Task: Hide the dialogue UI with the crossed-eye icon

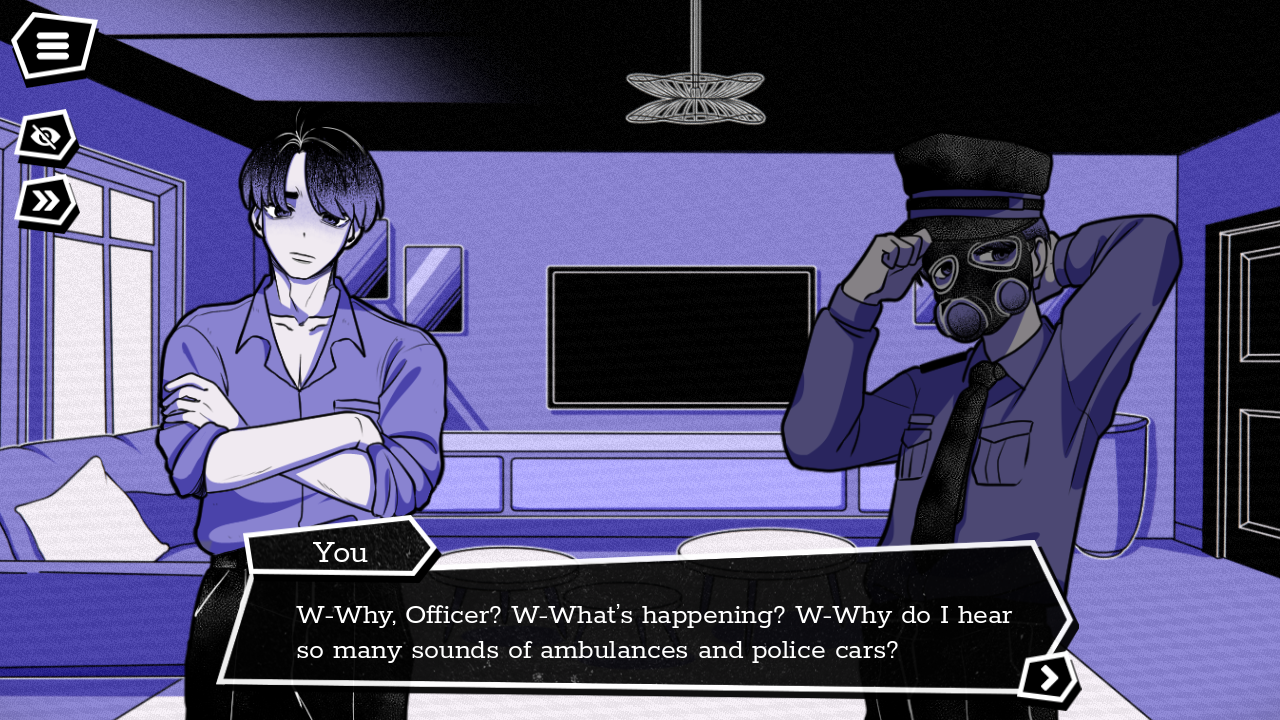Action: (44, 136)
